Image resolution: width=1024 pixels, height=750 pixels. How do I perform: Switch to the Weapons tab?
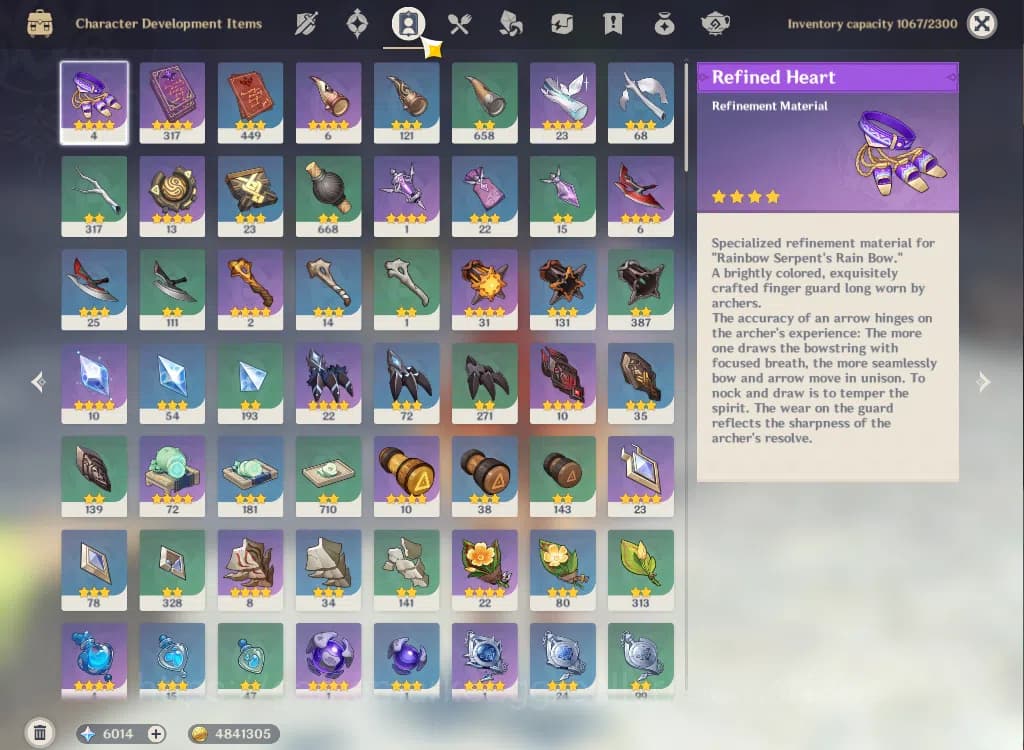[x=305, y=24]
